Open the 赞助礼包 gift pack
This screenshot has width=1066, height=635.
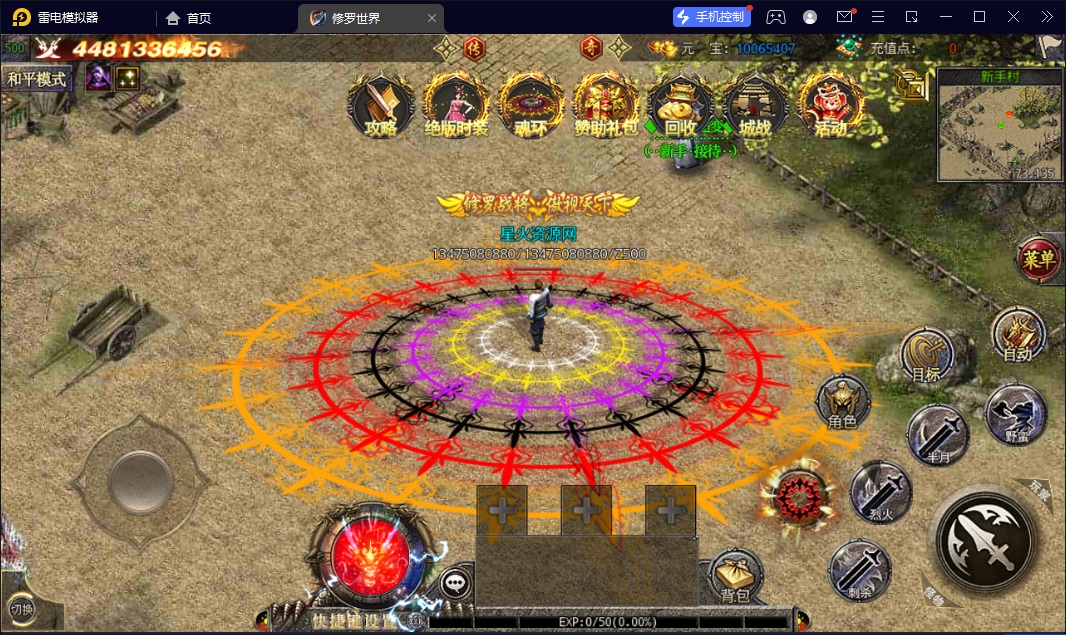[x=606, y=105]
